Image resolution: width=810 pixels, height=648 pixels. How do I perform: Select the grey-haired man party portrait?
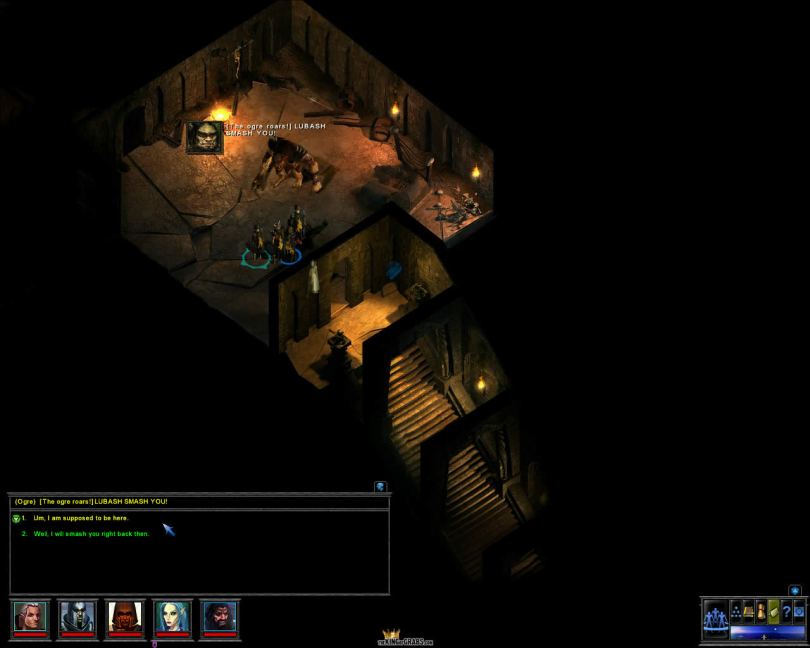coord(30,617)
